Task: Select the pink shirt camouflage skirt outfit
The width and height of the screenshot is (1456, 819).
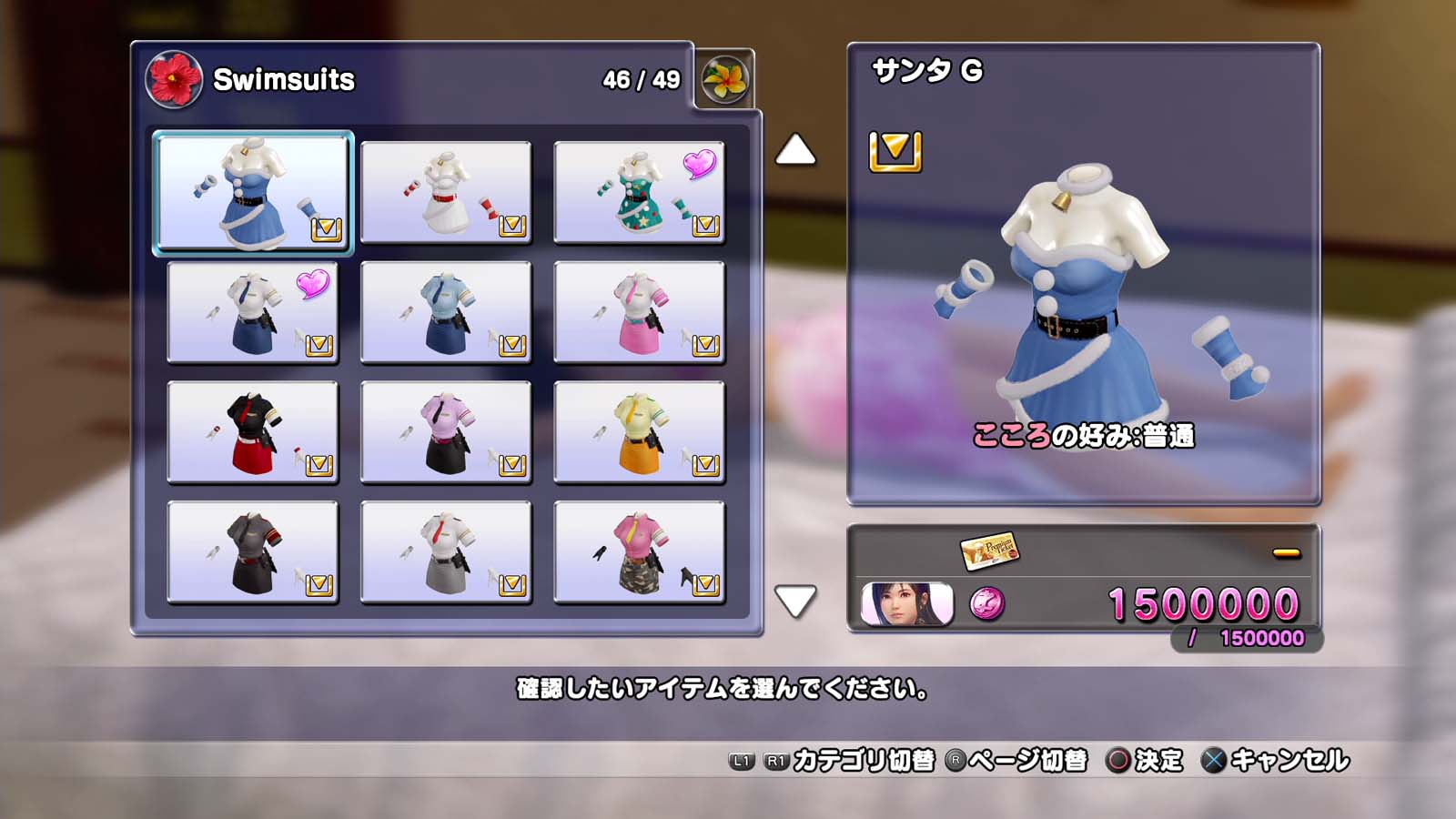Action: (639, 552)
